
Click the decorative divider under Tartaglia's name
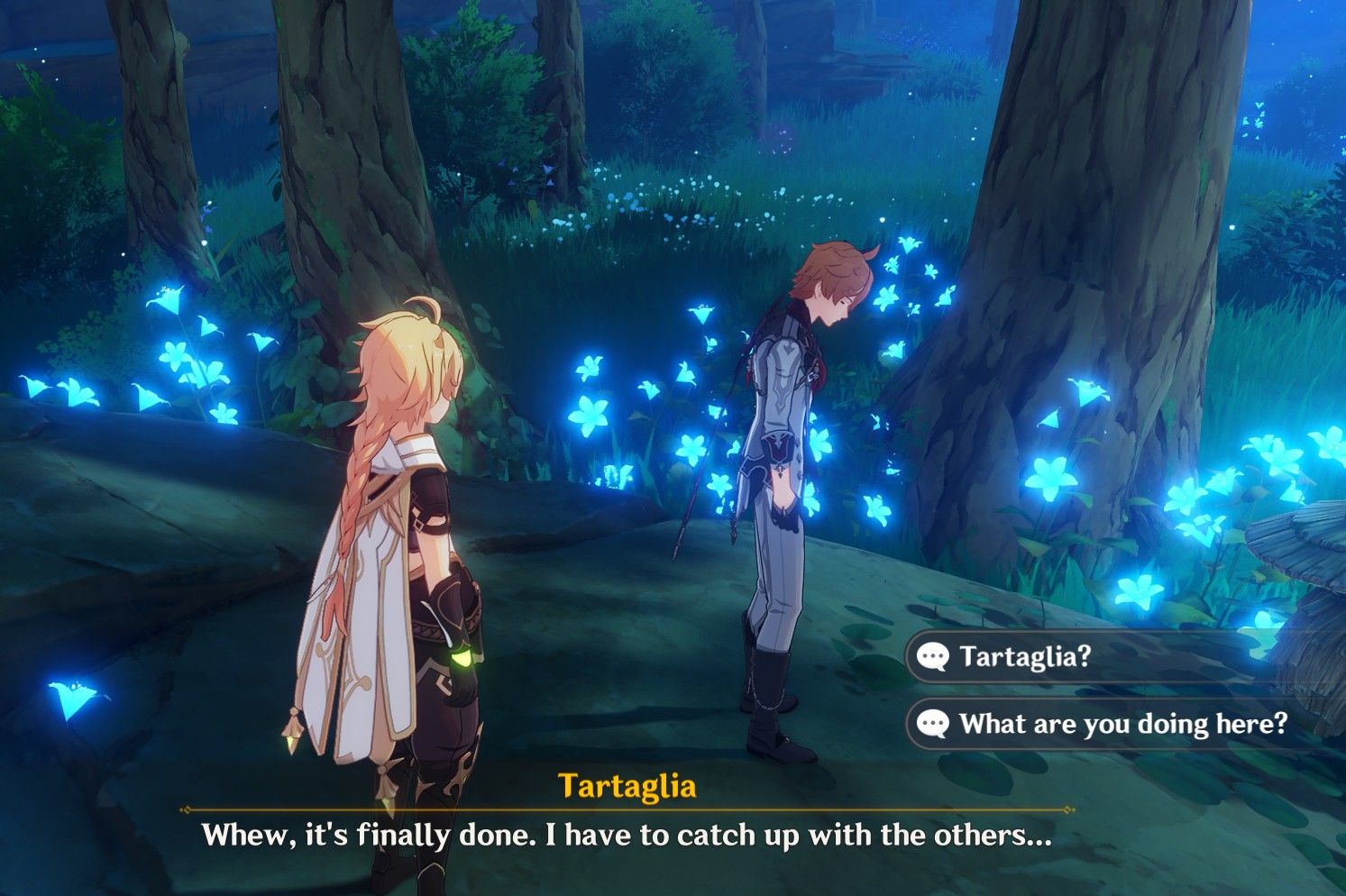coord(672,807)
